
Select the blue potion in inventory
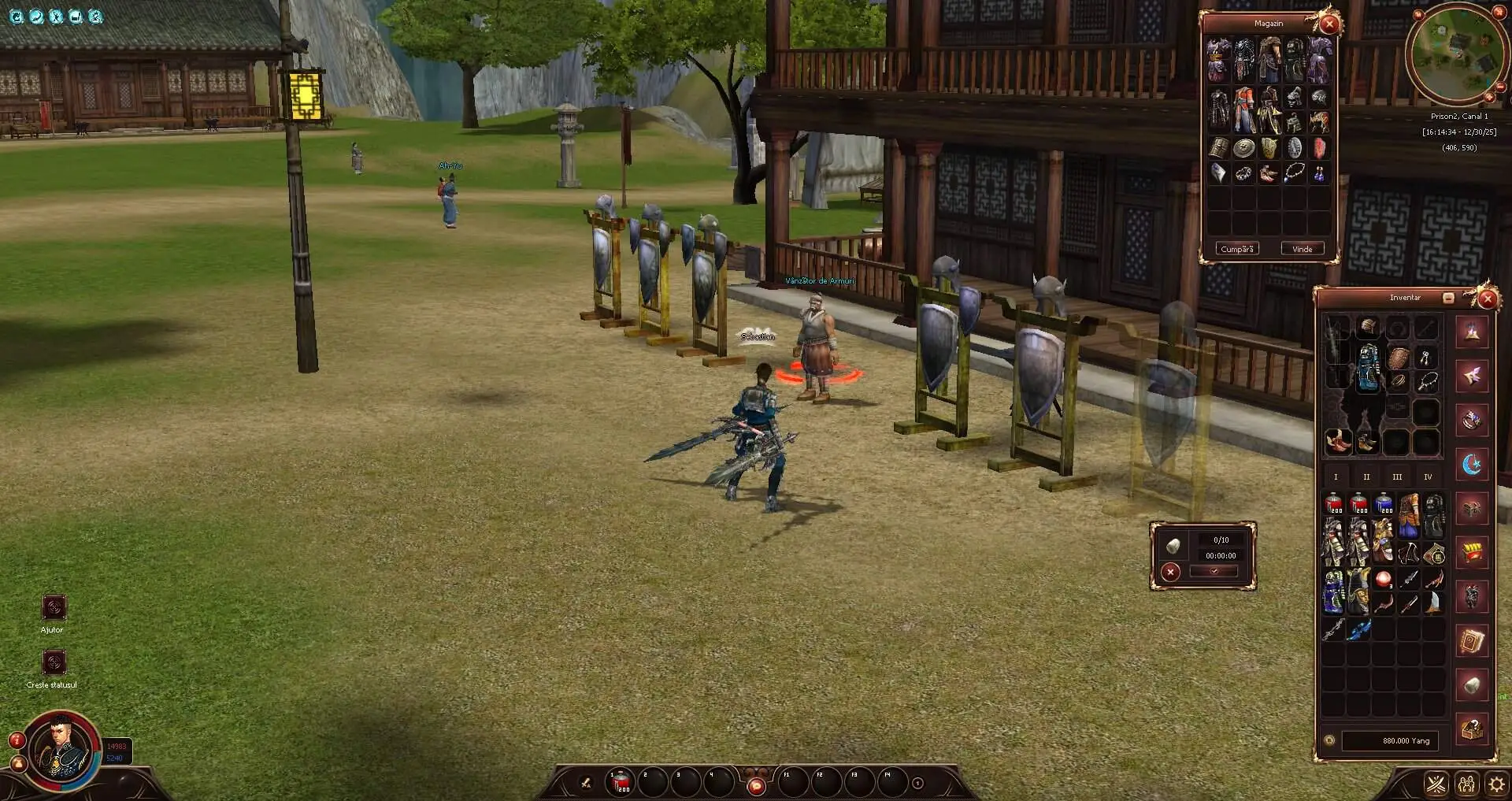pos(1384,504)
